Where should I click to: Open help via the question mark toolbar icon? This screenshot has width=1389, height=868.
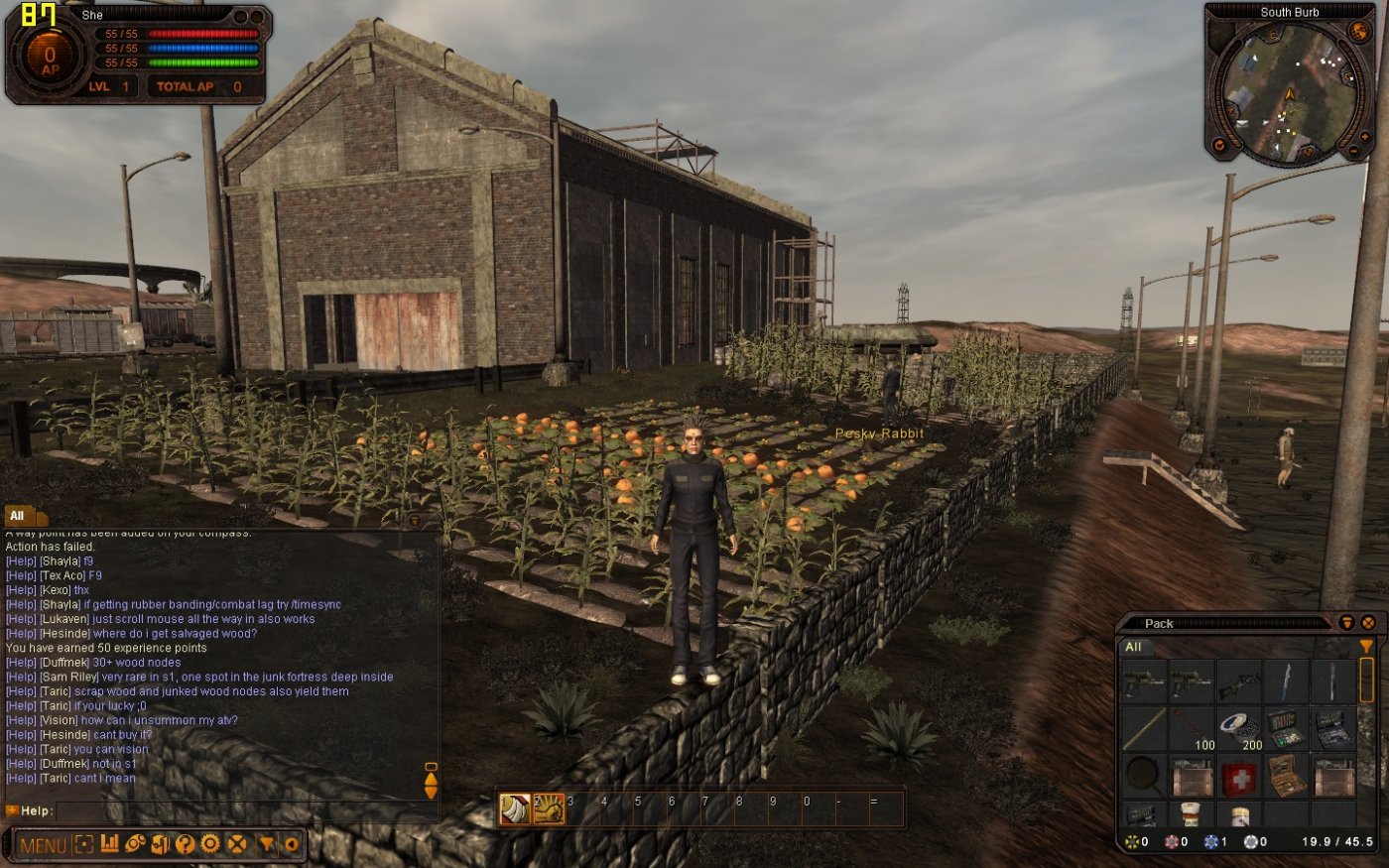tap(185, 844)
